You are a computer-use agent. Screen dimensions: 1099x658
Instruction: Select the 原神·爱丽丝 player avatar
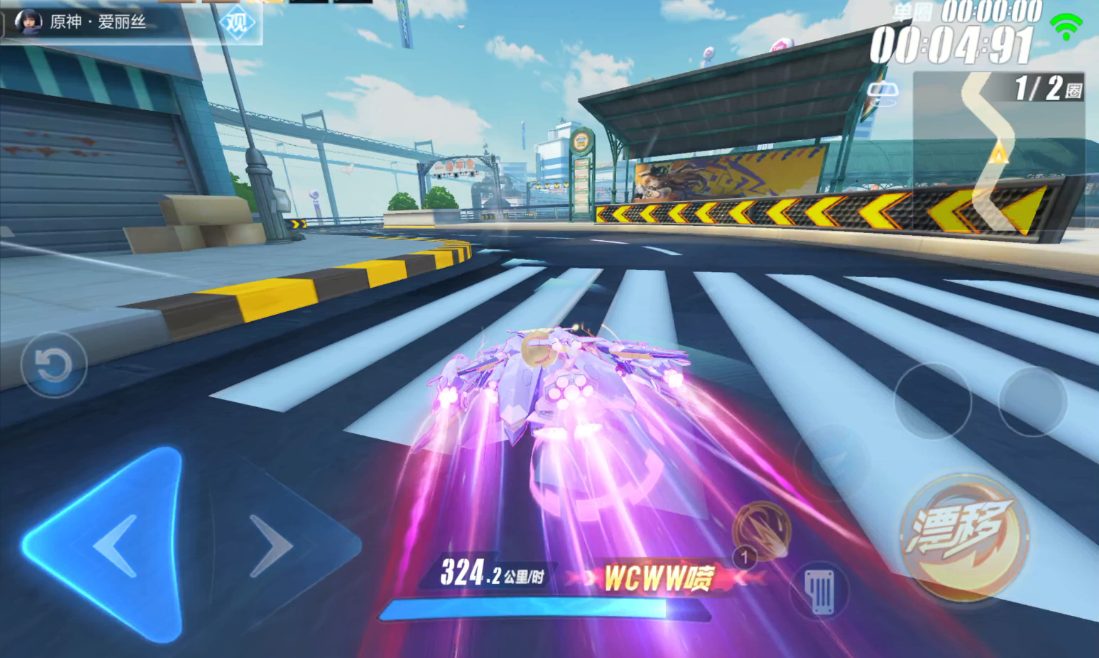(30, 21)
